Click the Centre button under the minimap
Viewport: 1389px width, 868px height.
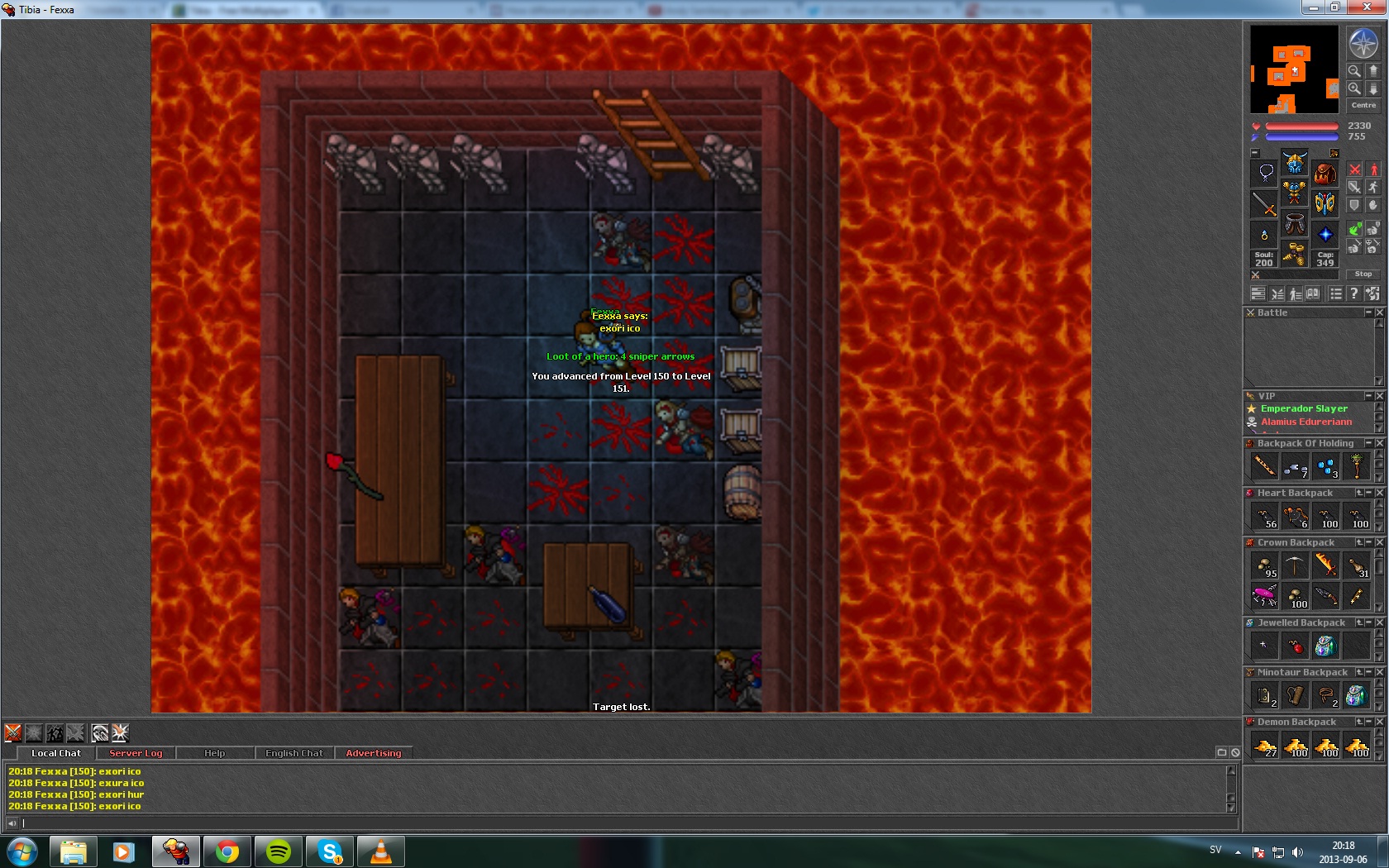(x=1363, y=105)
